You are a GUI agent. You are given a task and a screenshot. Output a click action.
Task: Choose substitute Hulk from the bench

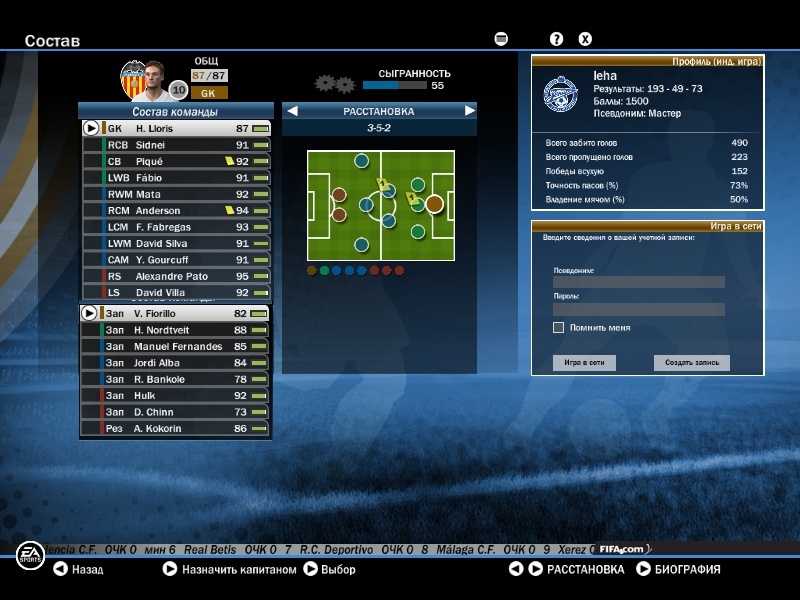pos(175,396)
